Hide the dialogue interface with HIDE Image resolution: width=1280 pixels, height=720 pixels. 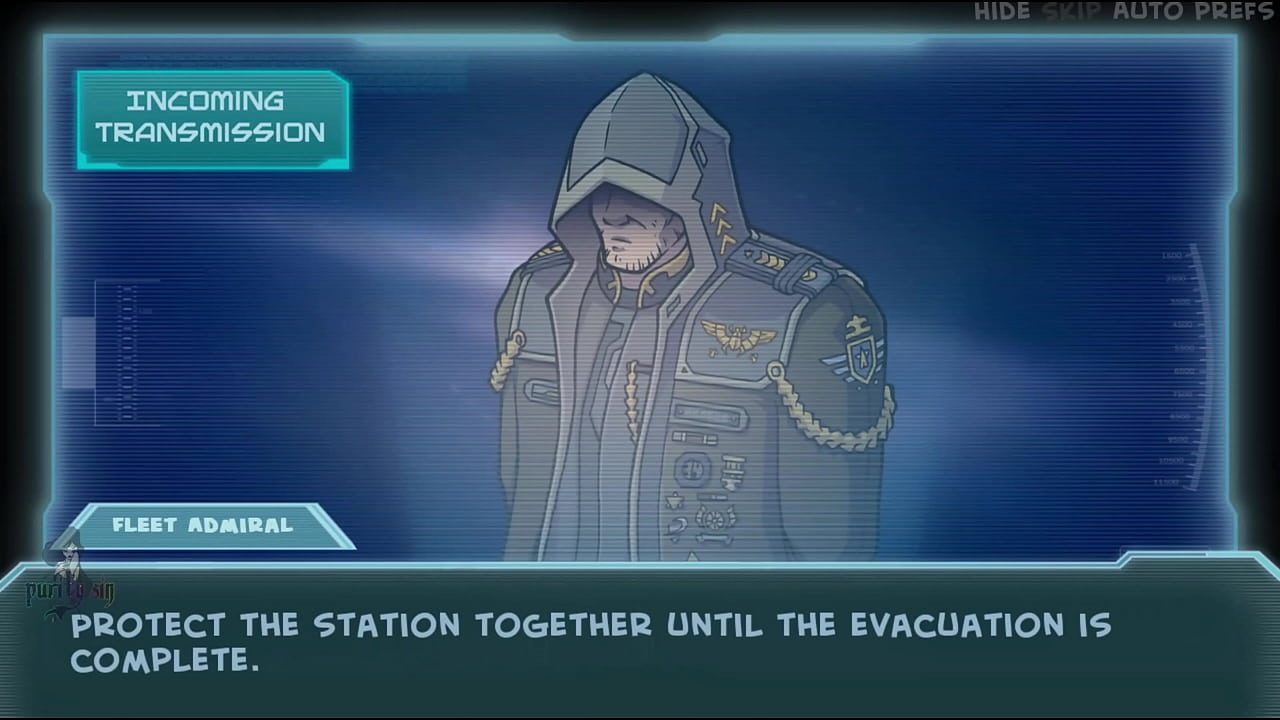[1002, 12]
